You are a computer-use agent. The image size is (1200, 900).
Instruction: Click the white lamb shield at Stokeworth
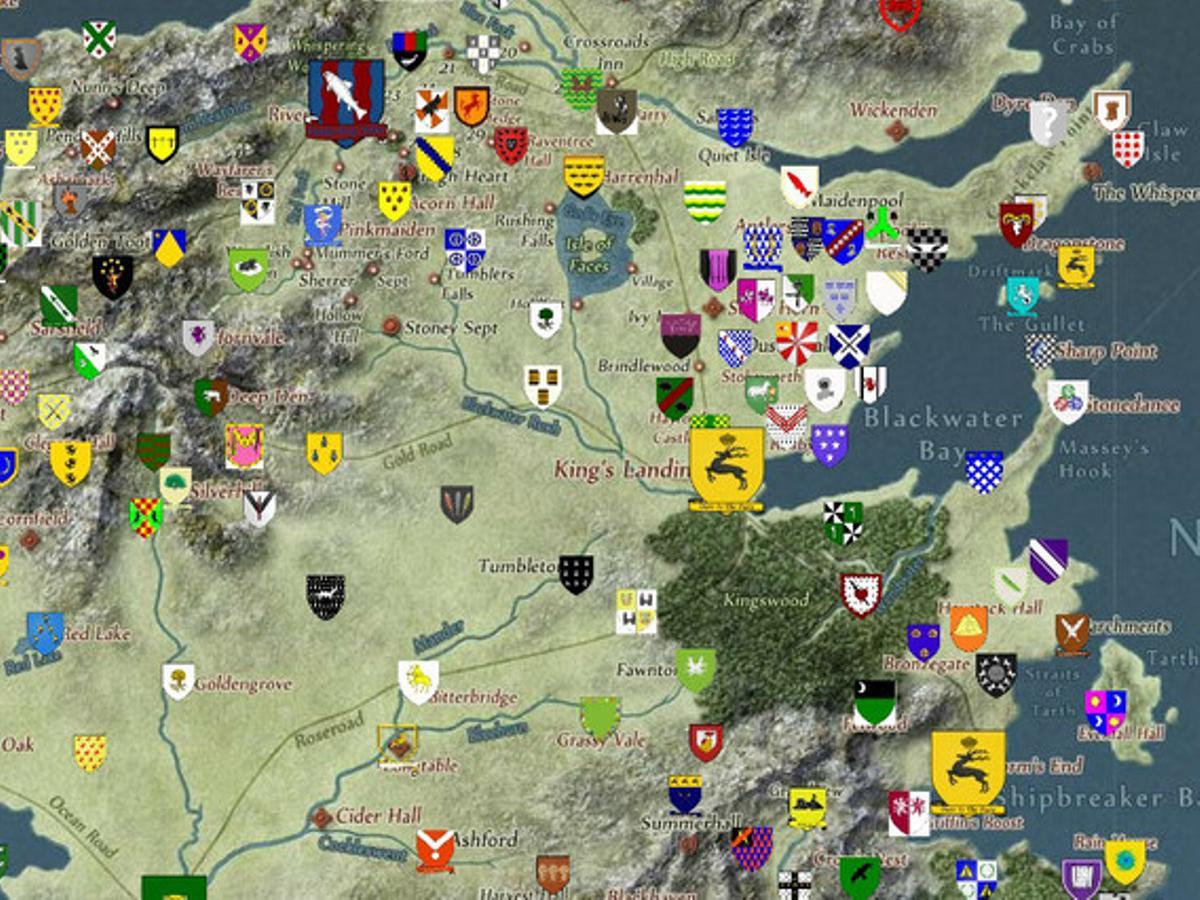(x=761, y=394)
